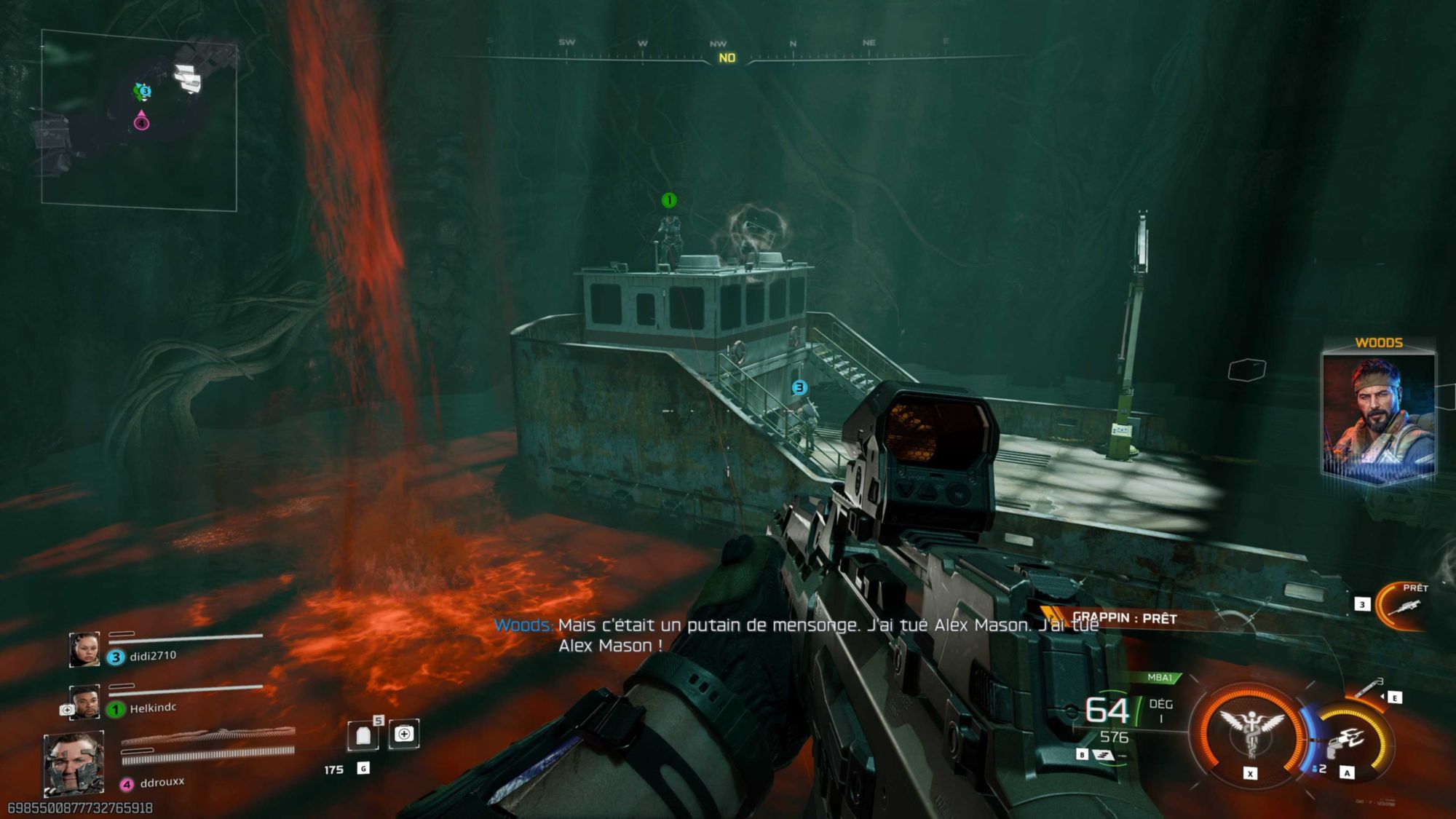Click the blue teammate 3 marker by the stairs
The height and width of the screenshot is (819, 1456).
(799, 387)
